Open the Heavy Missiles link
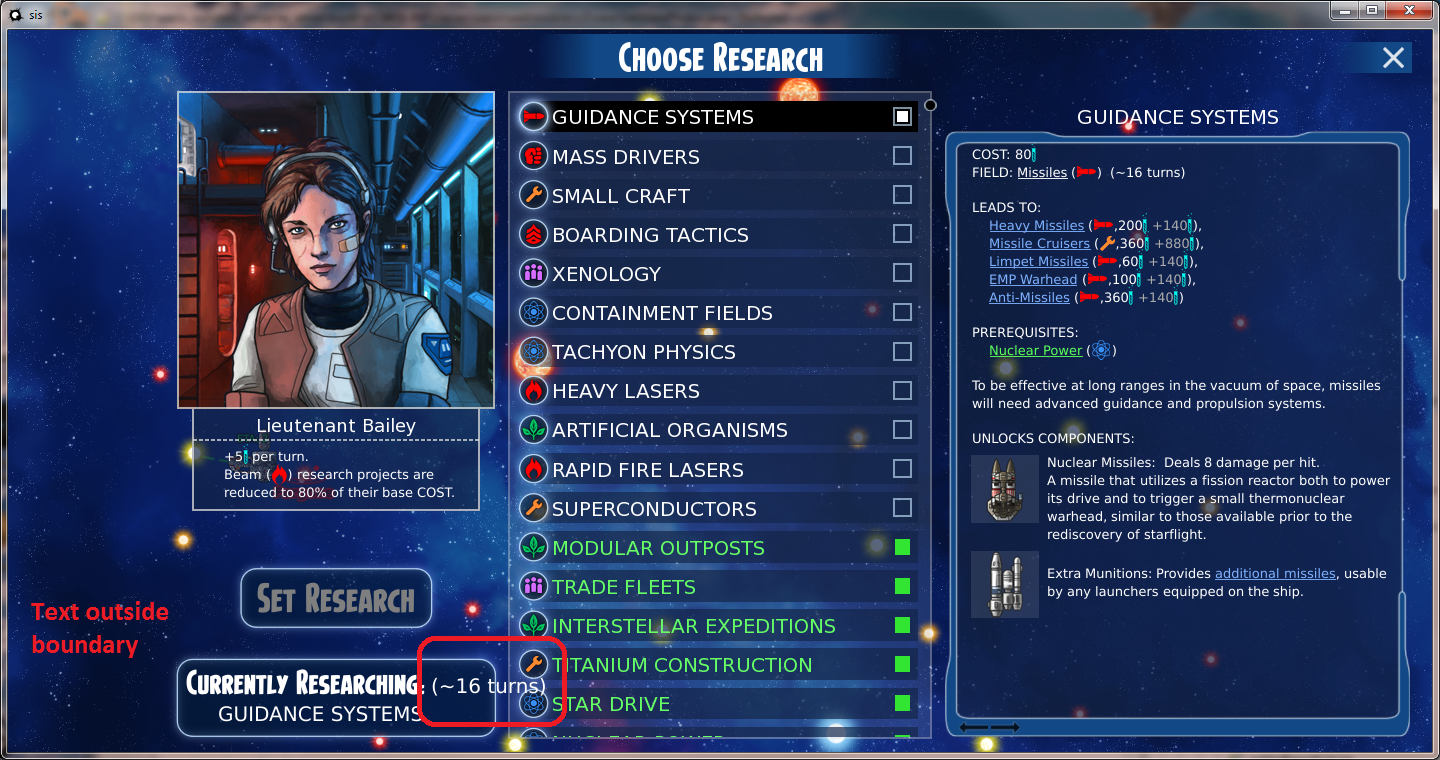 pos(1036,226)
